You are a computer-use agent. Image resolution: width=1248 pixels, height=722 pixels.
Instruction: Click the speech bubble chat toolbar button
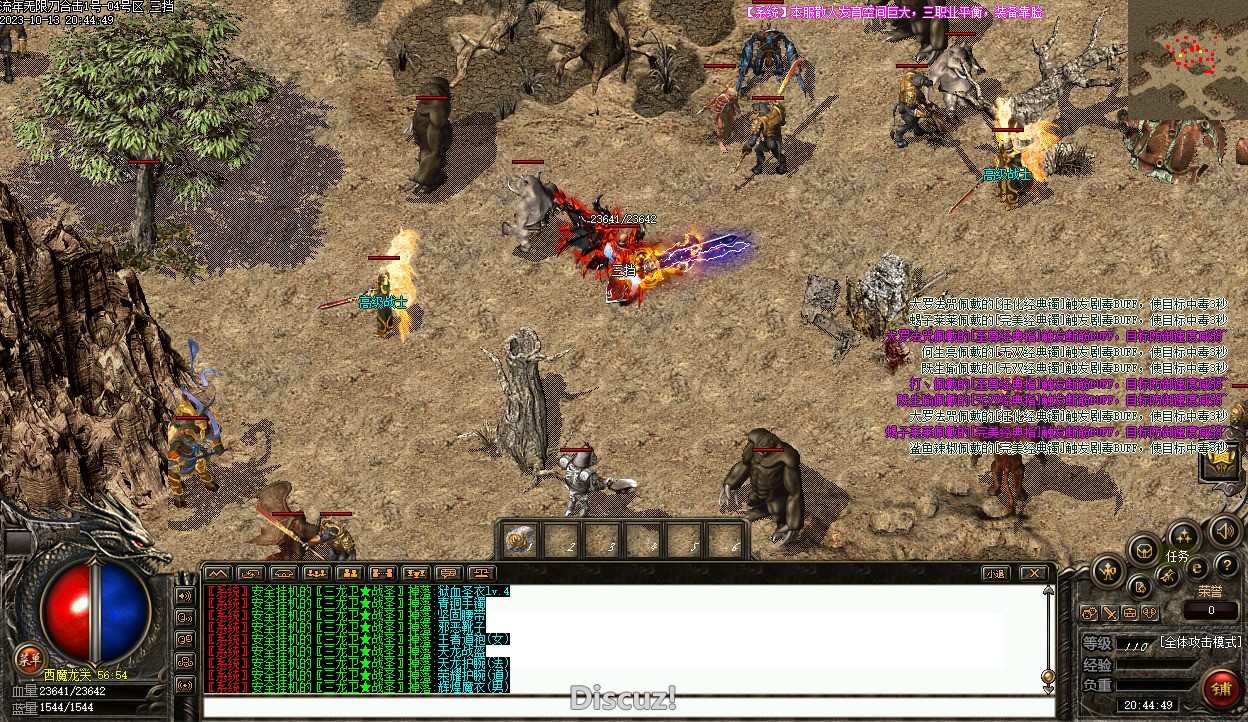coord(449,573)
